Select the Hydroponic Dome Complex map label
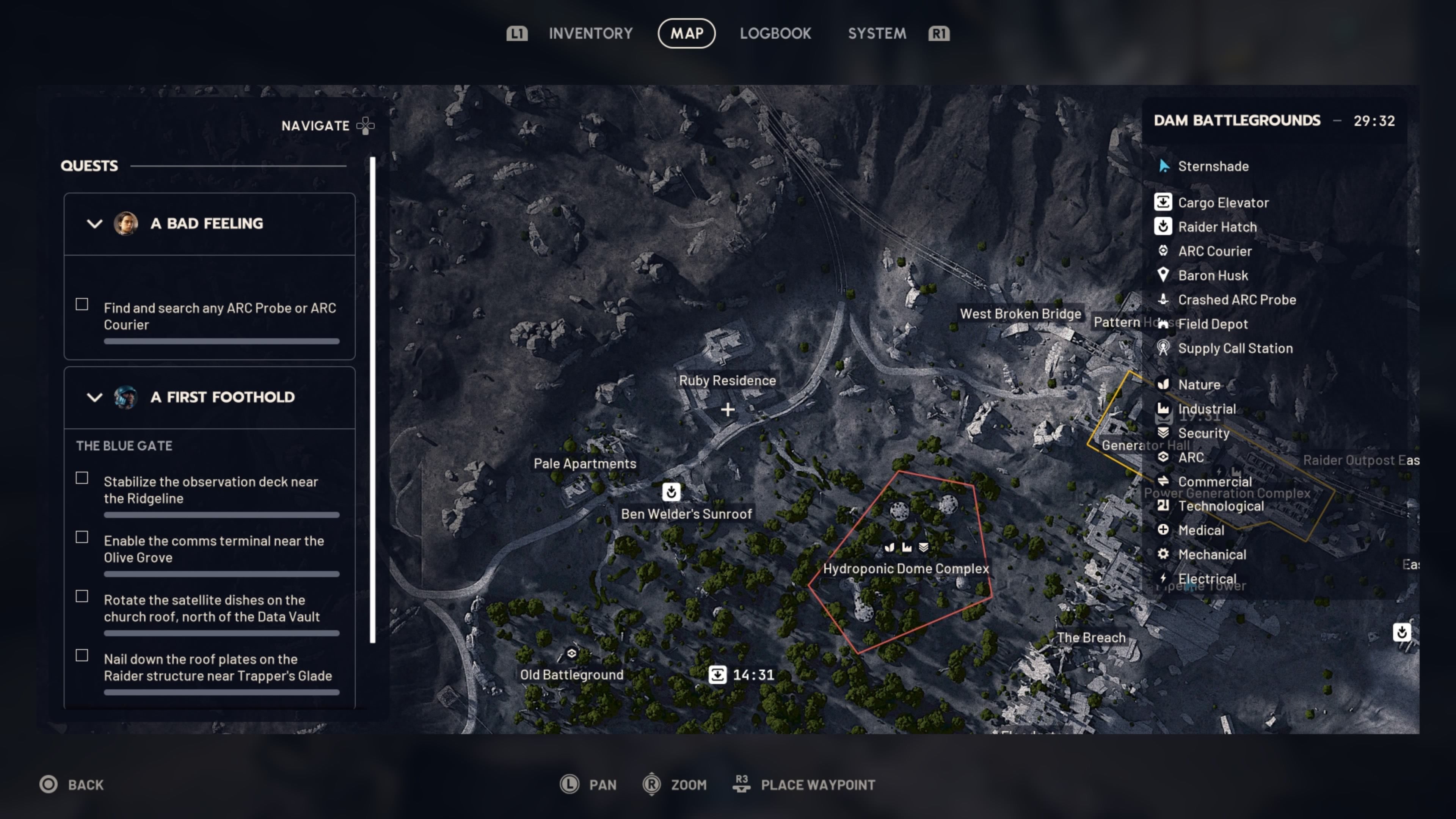This screenshot has height=819, width=1456. coord(905,569)
